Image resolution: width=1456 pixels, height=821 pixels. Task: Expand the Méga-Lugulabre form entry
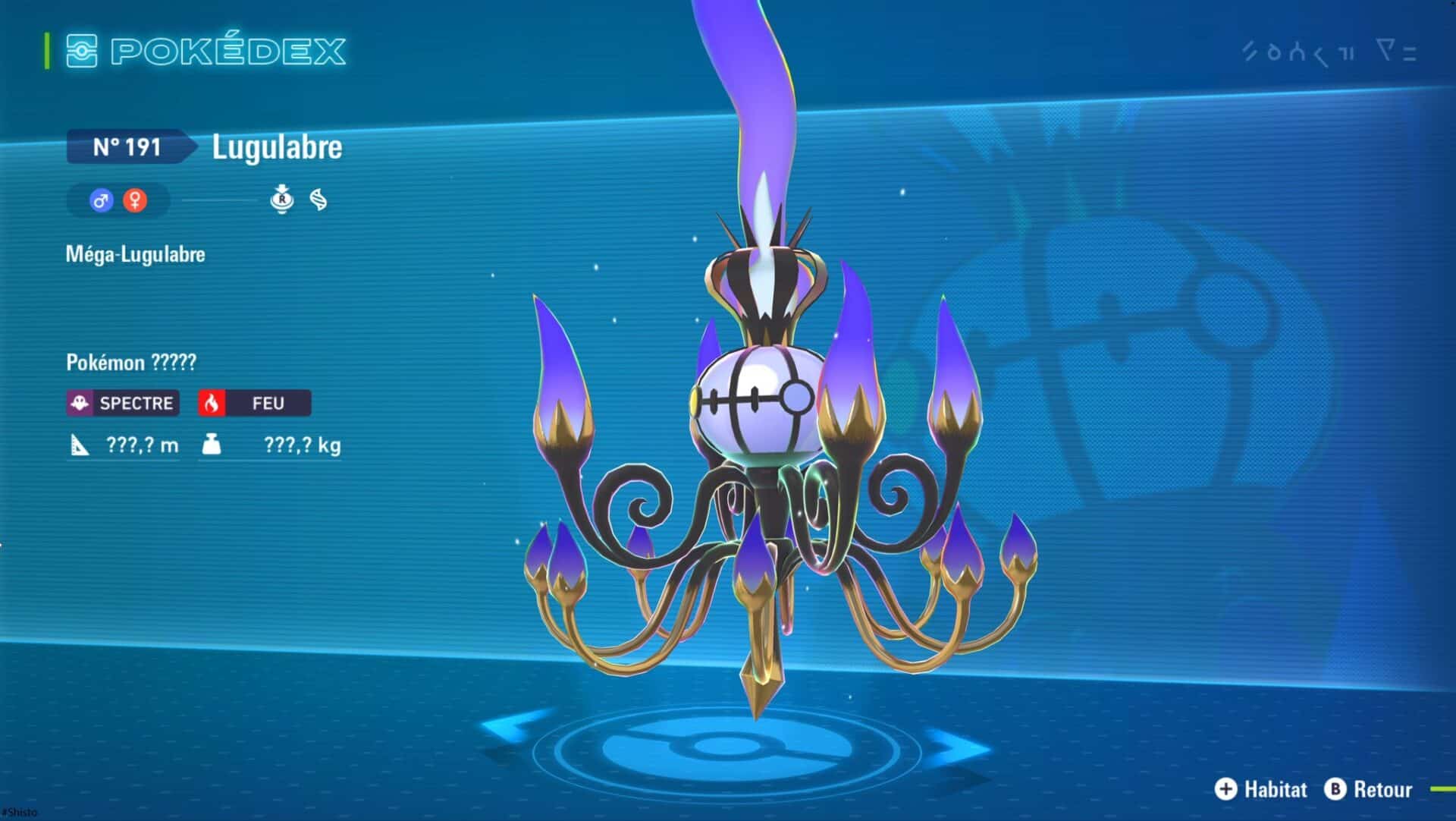[135, 254]
